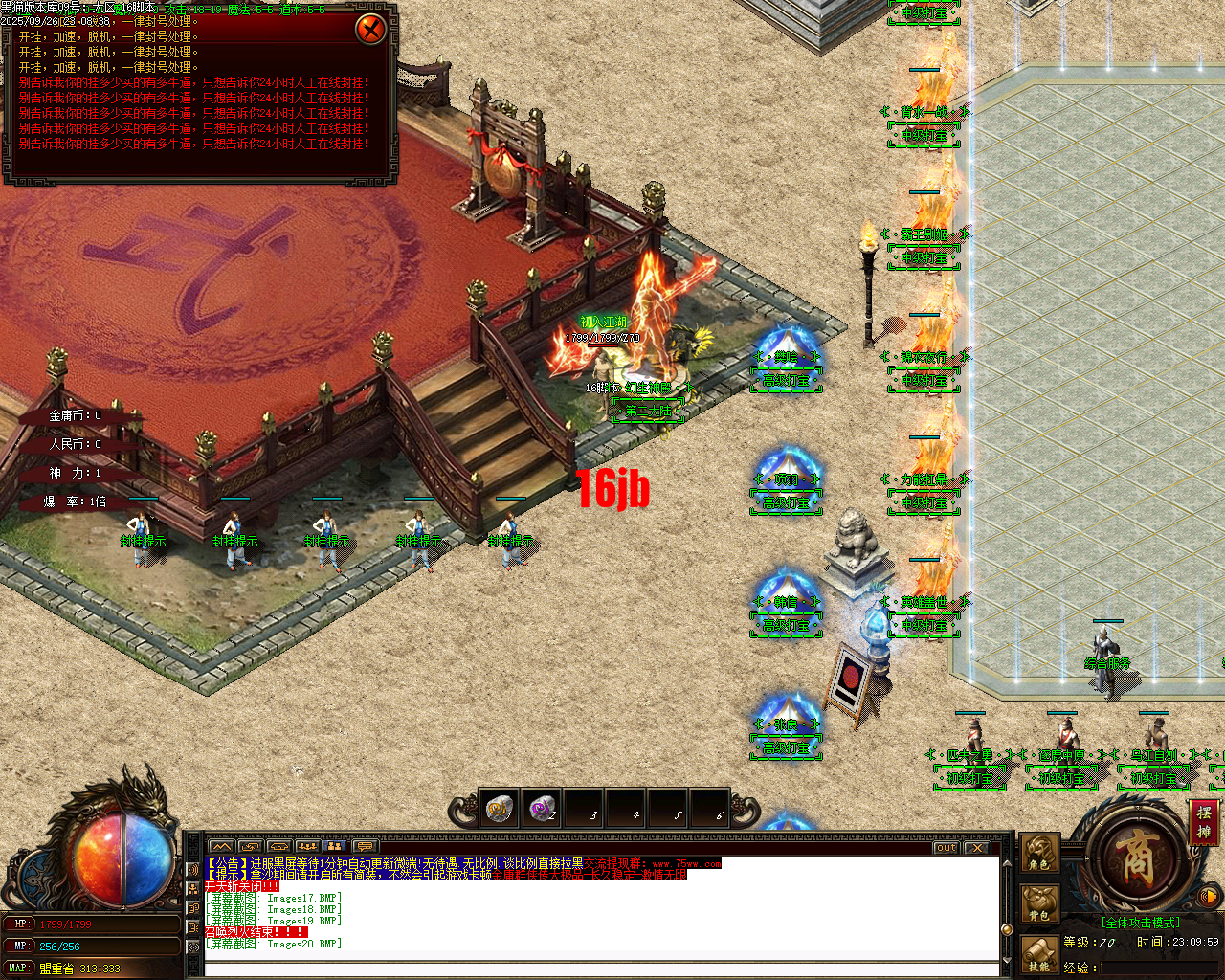
Task: Open the tent-shaped icon in chat toolbar
Action: click(x=279, y=846)
